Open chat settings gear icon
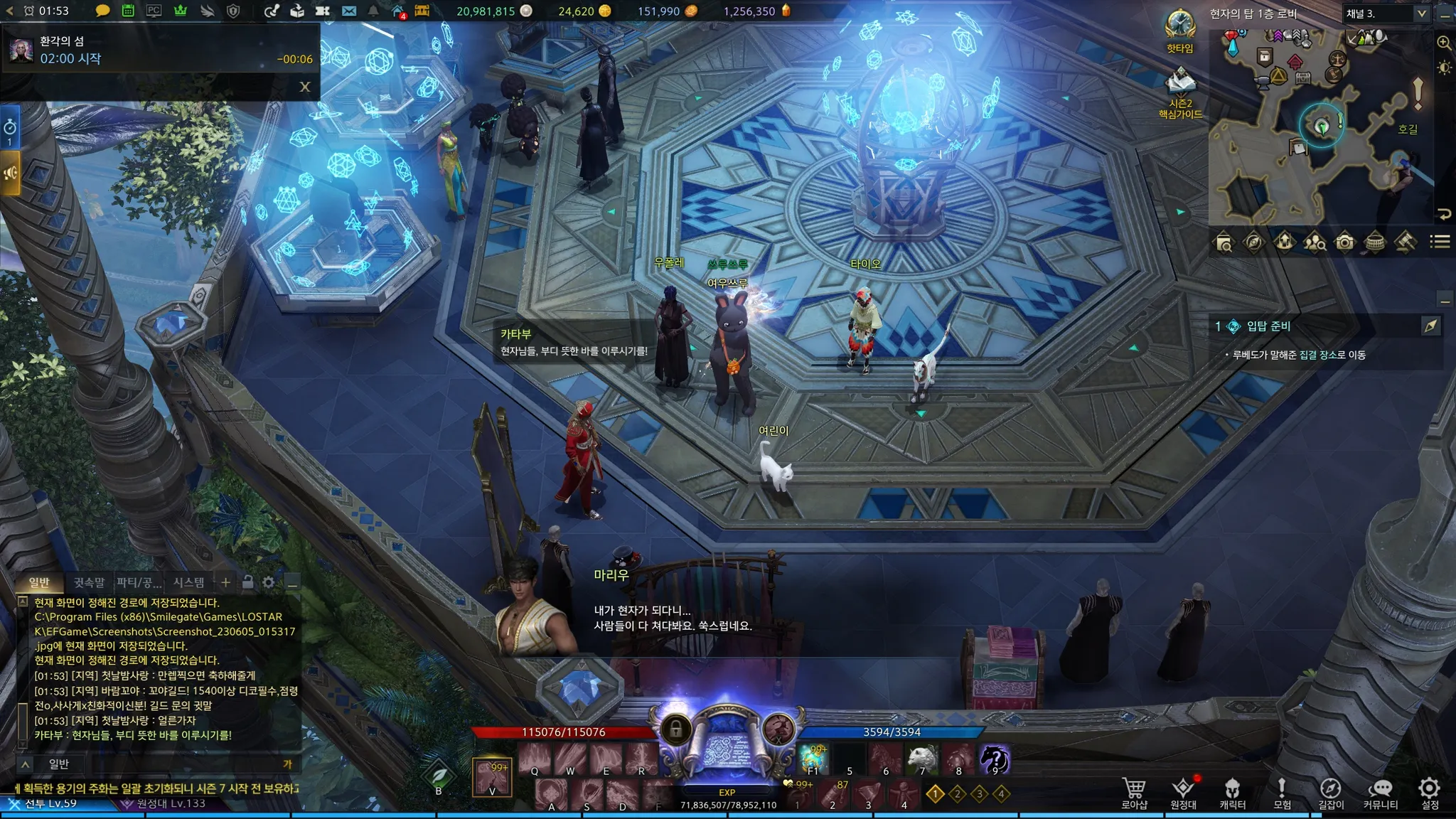 268,582
